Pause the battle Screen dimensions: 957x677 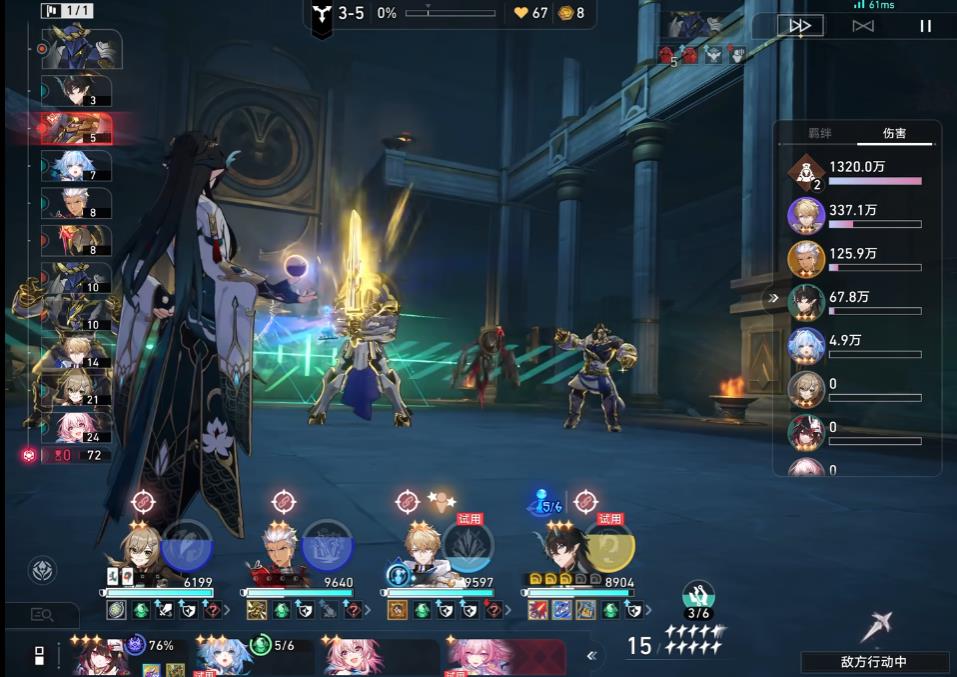point(925,26)
